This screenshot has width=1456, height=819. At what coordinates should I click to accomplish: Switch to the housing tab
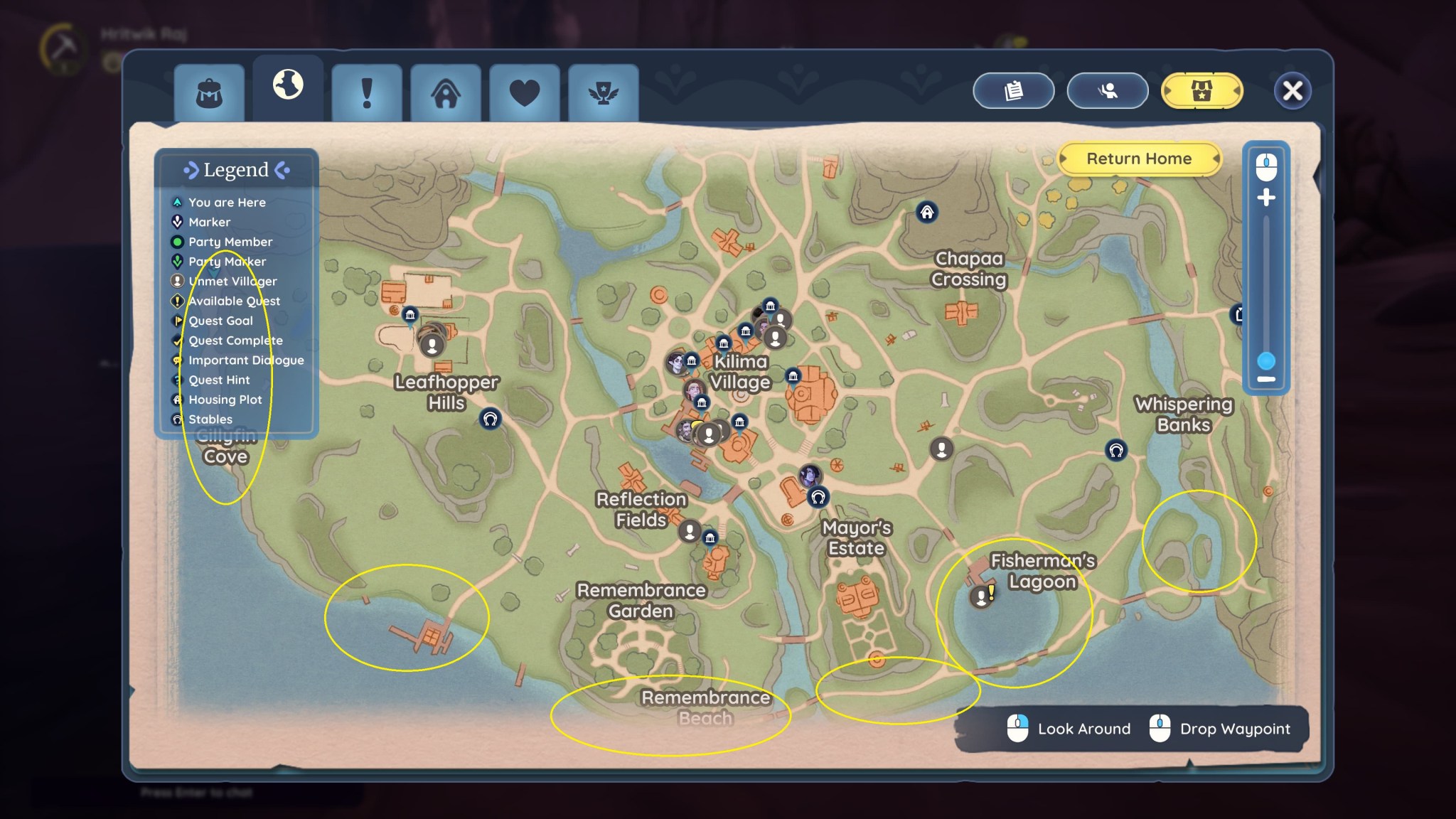coord(446,93)
